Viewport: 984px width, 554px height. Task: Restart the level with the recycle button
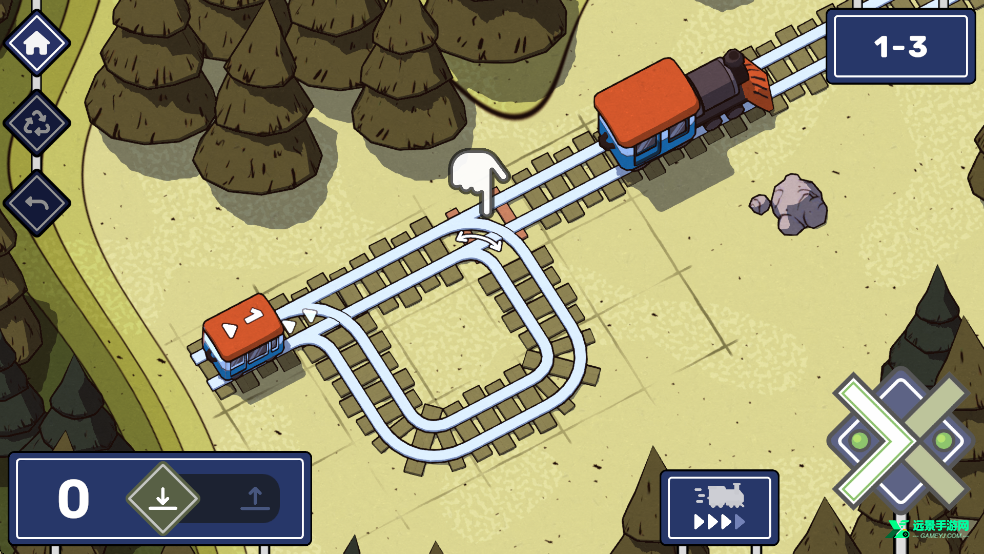[x=37, y=124]
